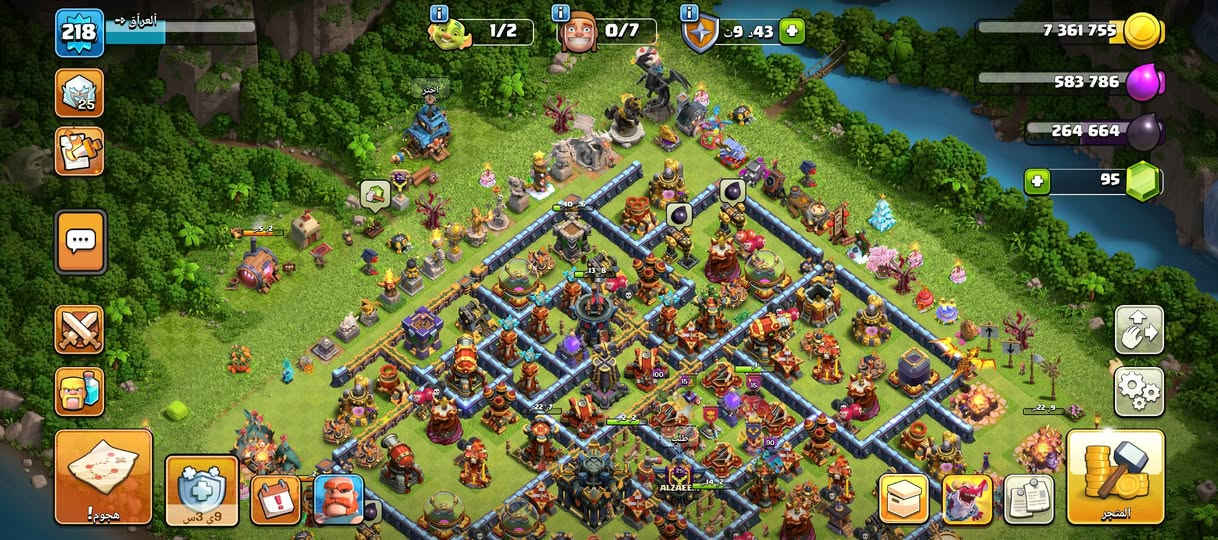Image resolution: width=1218 pixels, height=540 pixels.
Task: Open the orange clipboard tasks icon
Action: click(79, 151)
